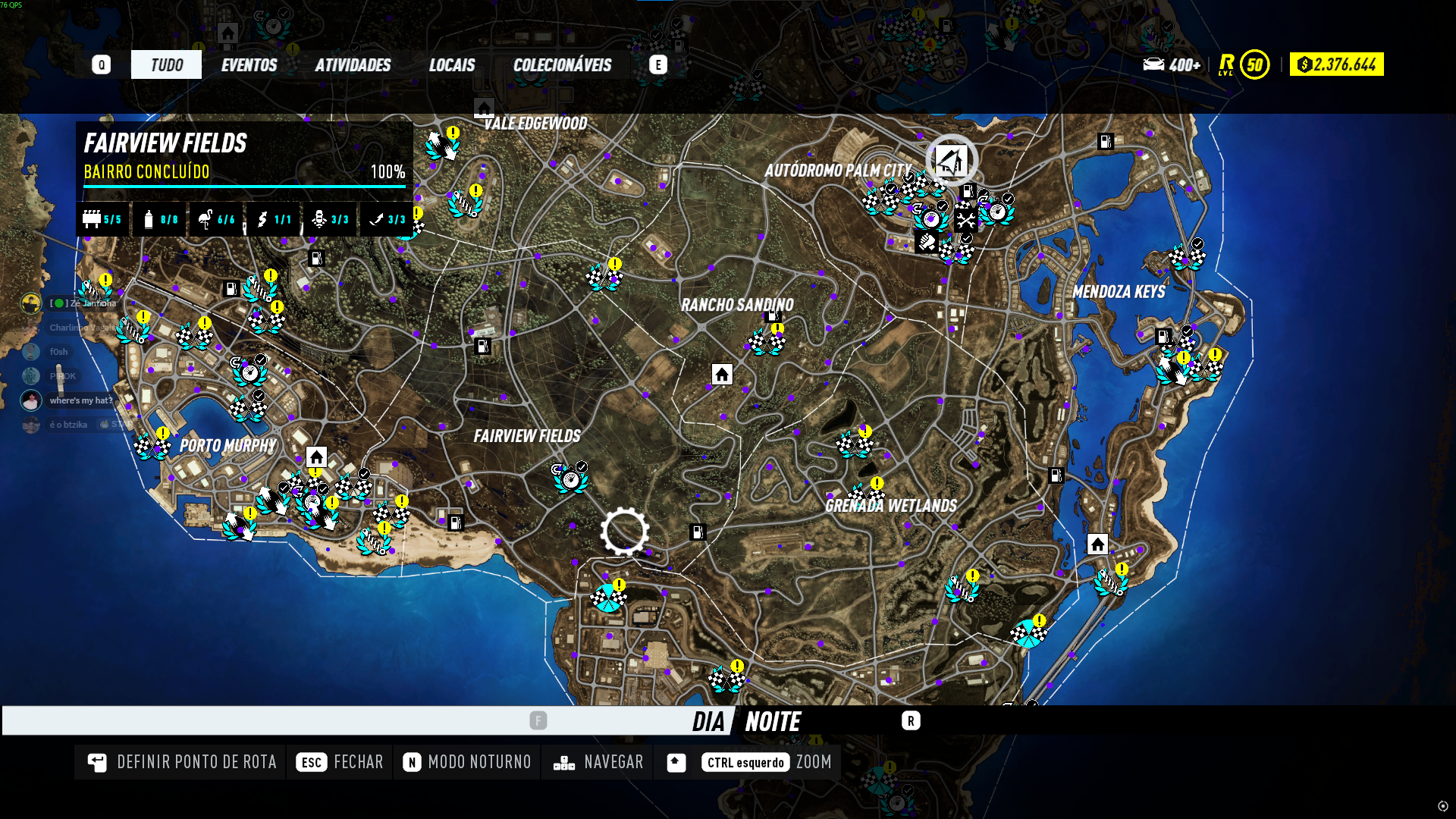Click Definir Ponto de Rota
The width and height of the screenshot is (1456, 819).
coord(182,762)
